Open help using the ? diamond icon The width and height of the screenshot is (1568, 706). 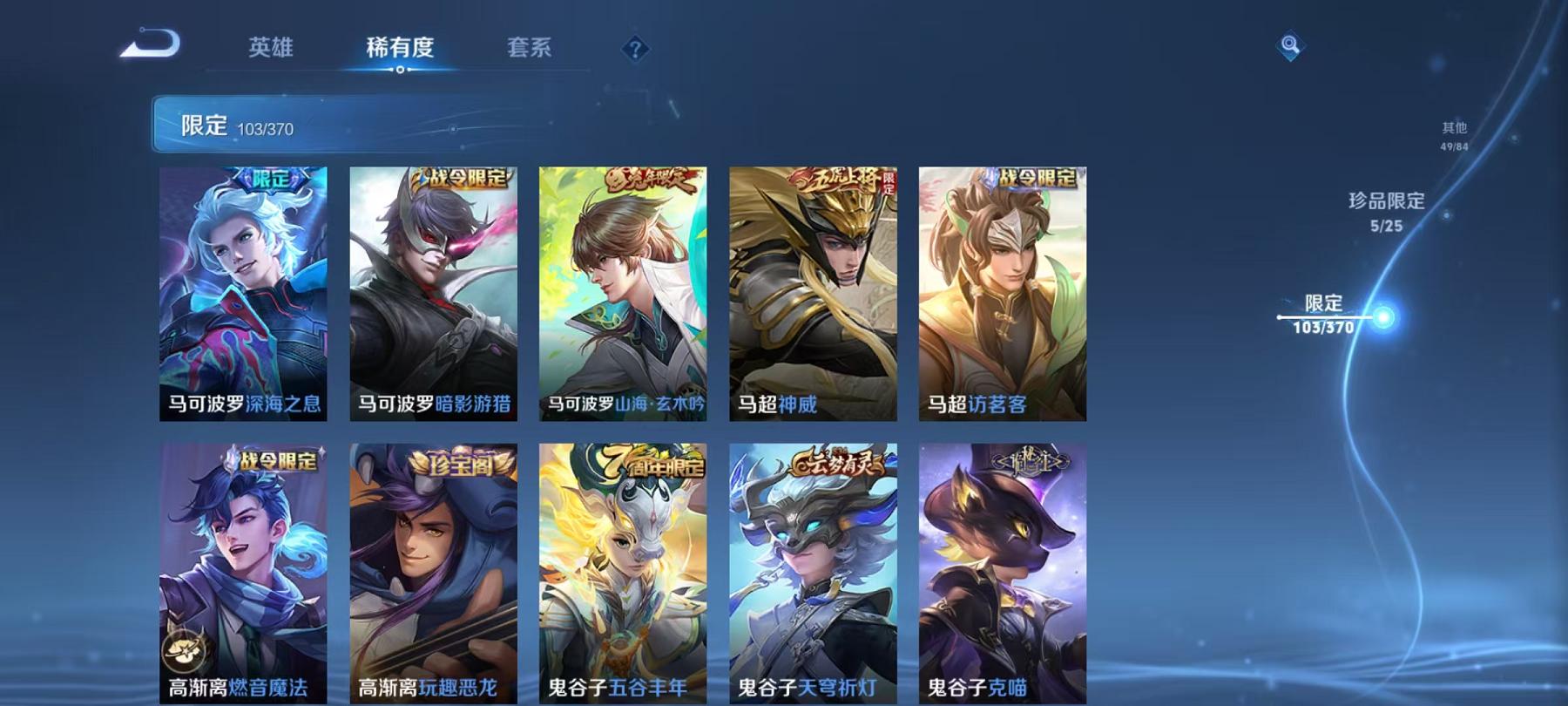637,50
